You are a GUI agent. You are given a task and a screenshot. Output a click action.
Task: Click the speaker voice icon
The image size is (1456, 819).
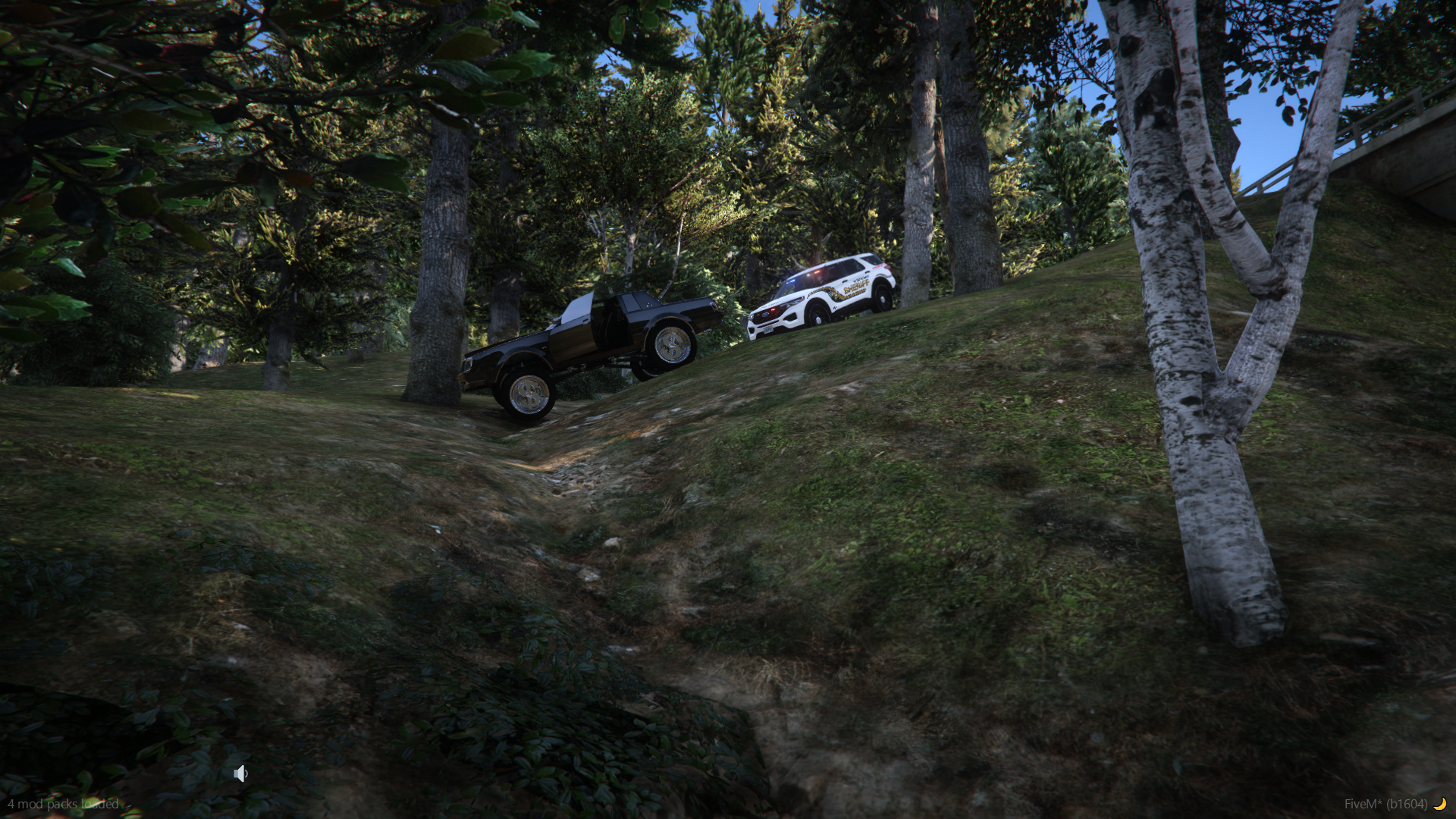point(240,773)
